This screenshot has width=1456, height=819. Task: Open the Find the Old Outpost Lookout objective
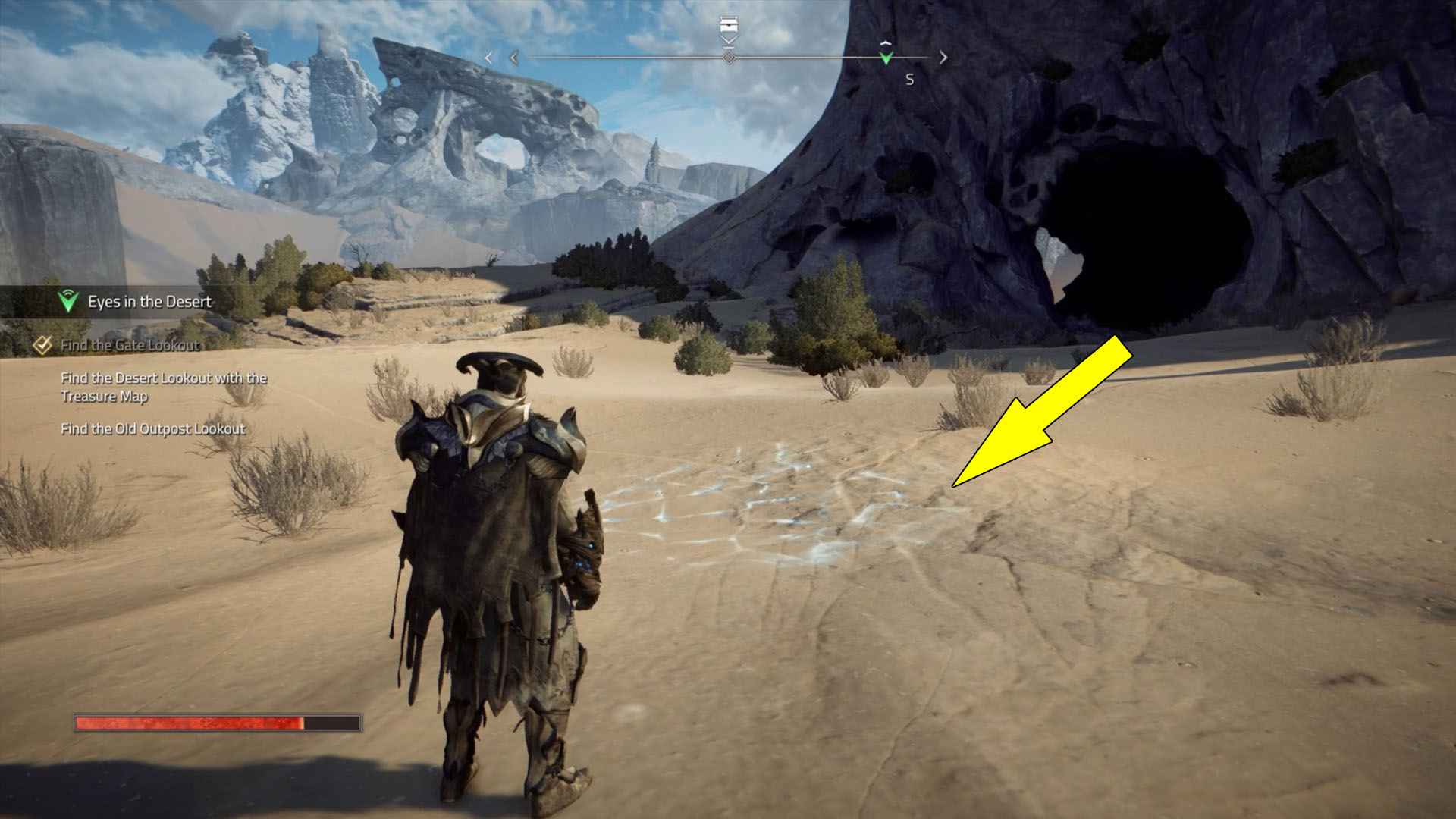pyautogui.click(x=152, y=428)
